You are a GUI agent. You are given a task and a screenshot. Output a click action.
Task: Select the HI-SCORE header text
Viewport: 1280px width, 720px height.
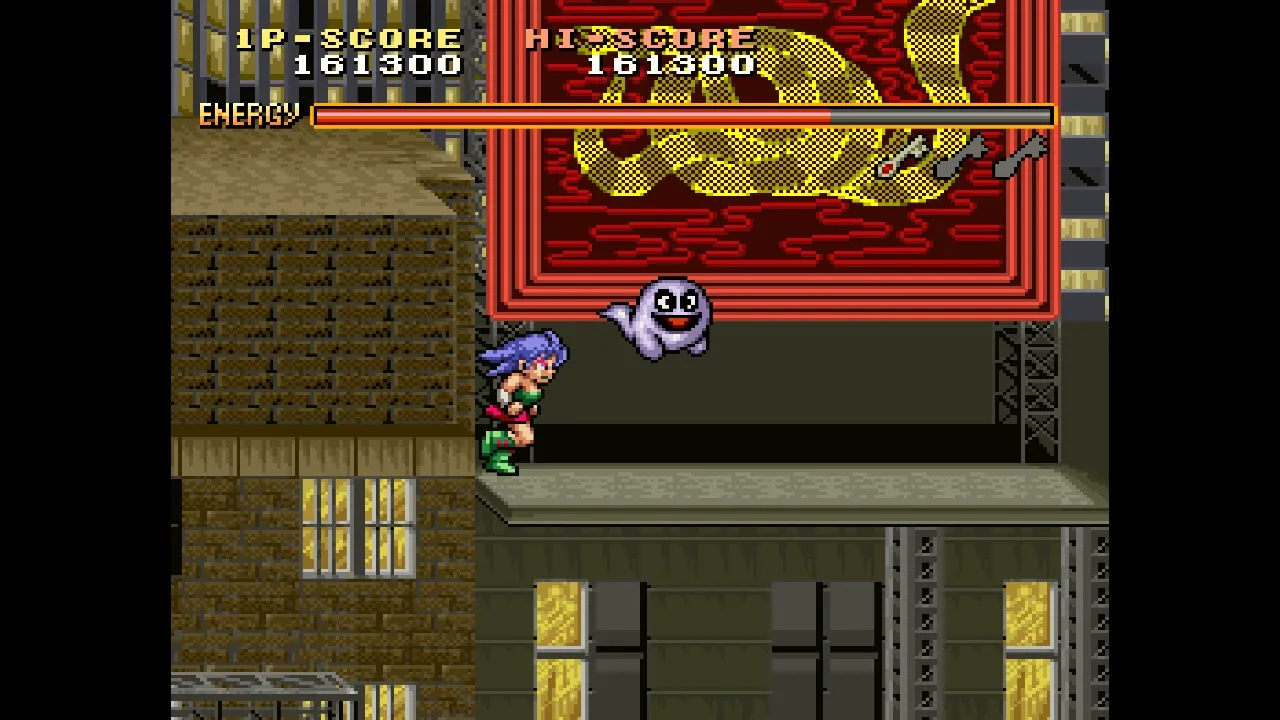[x=638, y=38]
